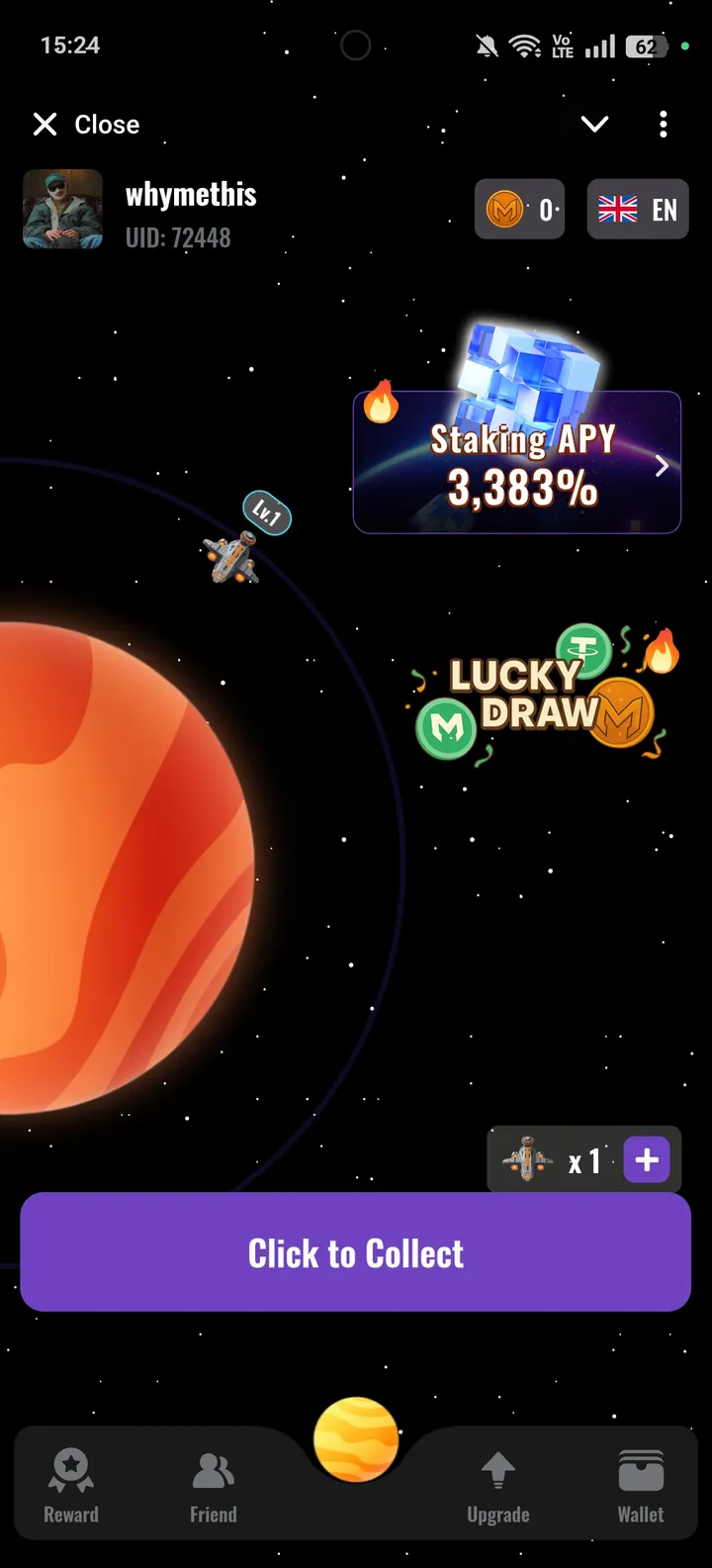Collapse the app with the chevron arrow

(x=594, y=125)
